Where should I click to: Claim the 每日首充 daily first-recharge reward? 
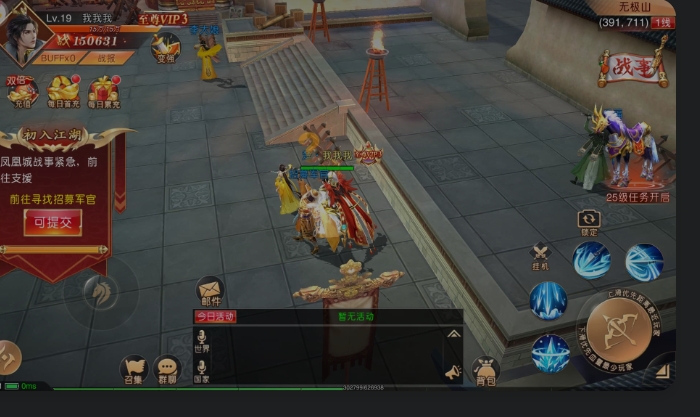(x=62, y=91)
